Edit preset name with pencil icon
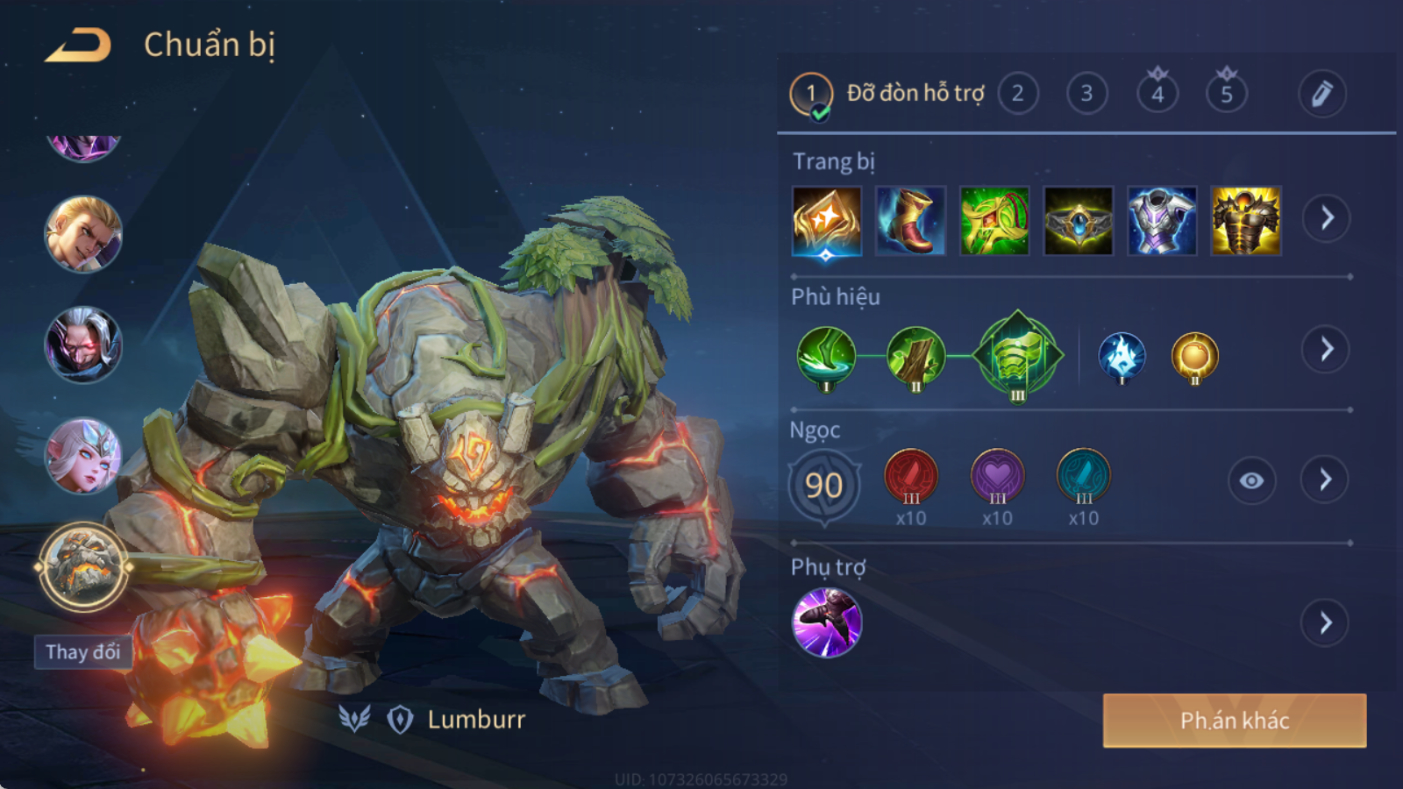Viewport: 1403px width, 789px height. (x=1321, y=94)
